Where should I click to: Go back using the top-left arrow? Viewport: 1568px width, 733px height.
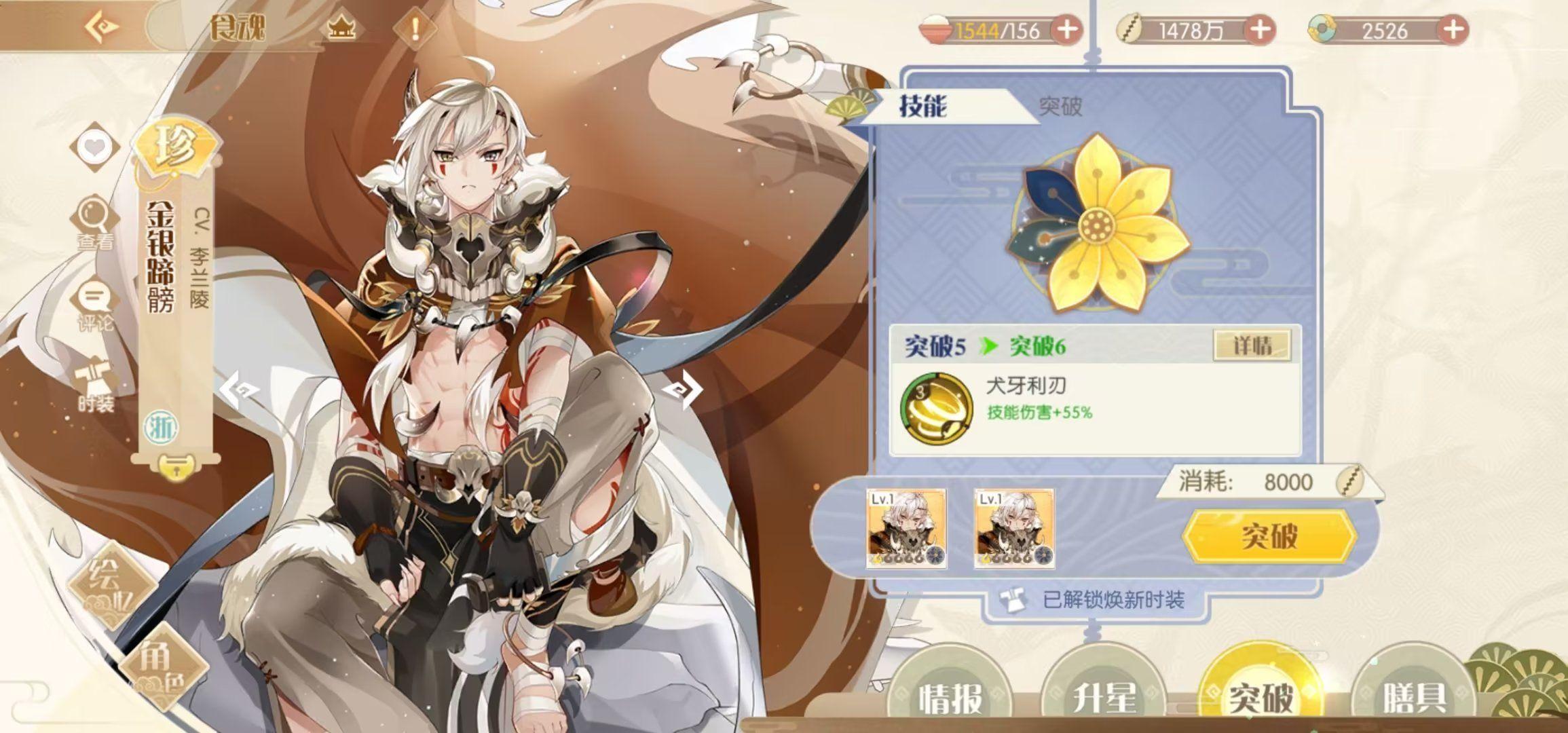click(x=103, y=27)
